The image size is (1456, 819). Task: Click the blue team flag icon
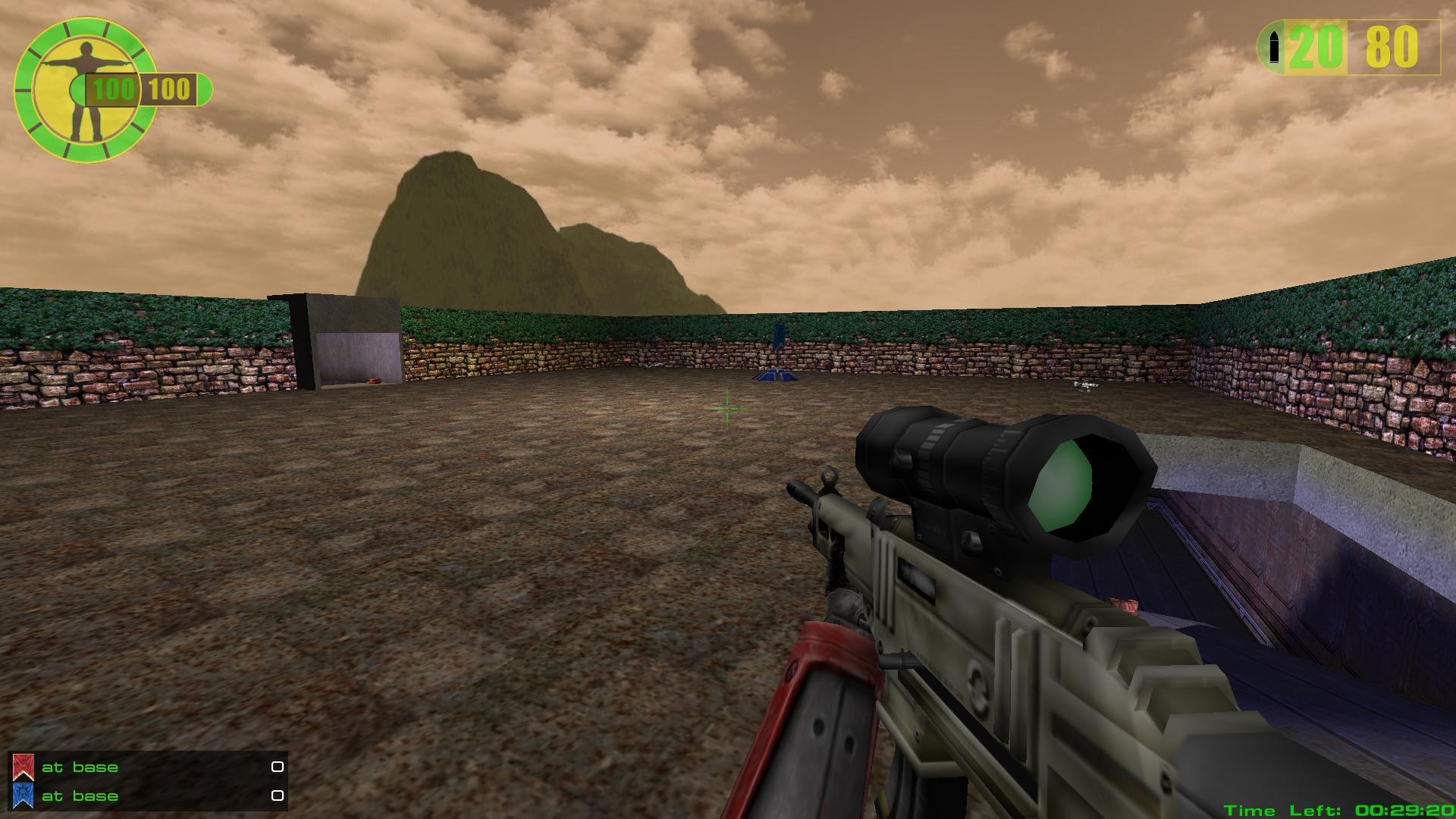23,795
